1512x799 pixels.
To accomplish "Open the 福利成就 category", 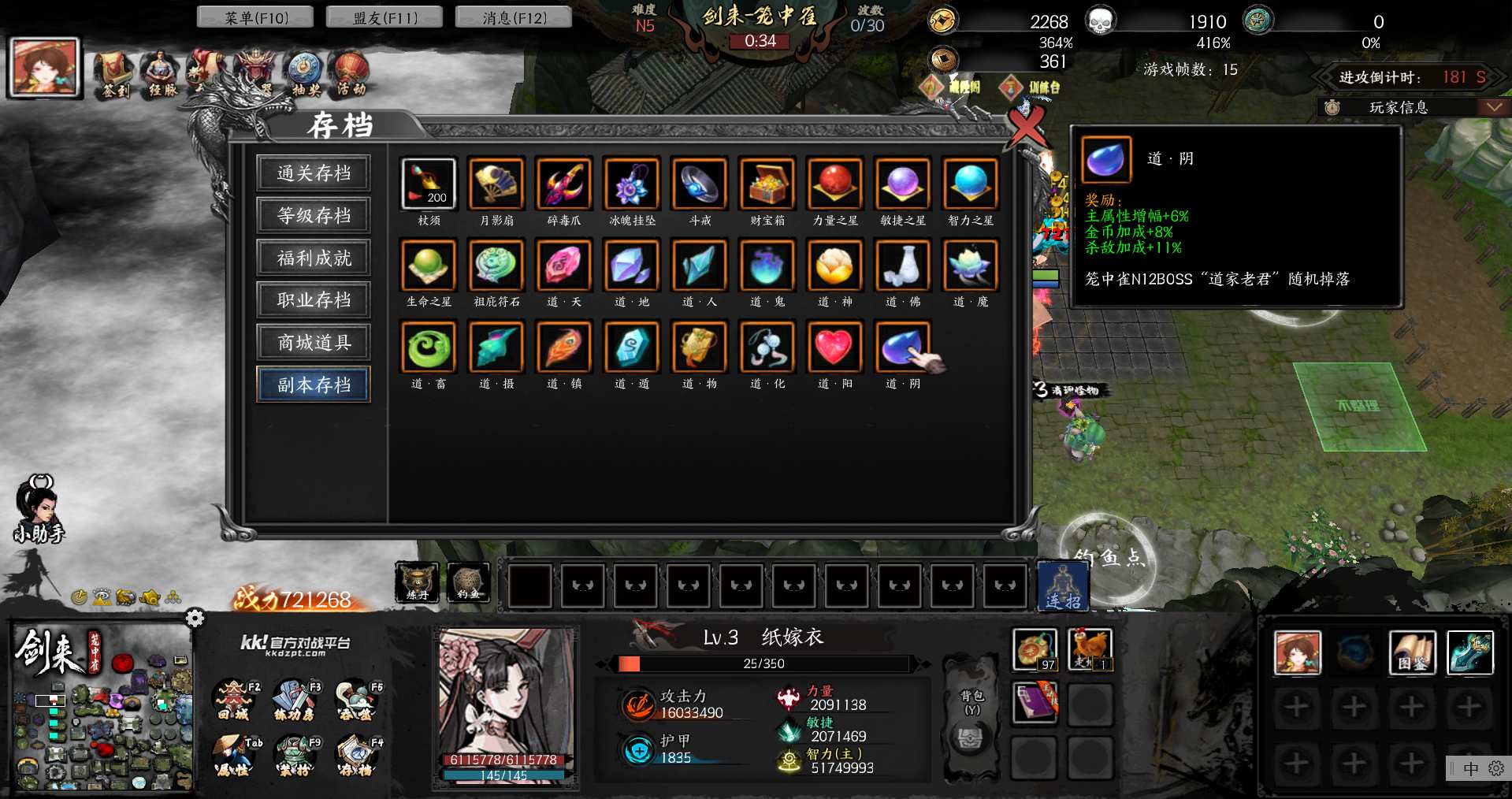I will click(x=314, y=258).
